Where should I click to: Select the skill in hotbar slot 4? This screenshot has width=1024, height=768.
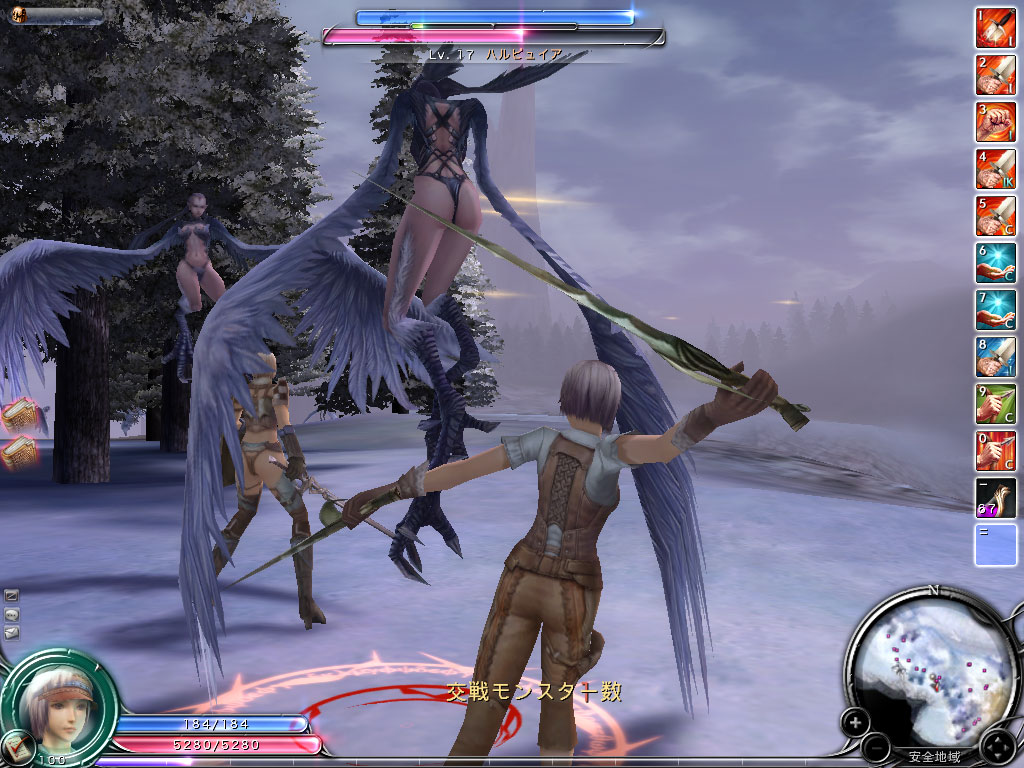click(995, 169)
